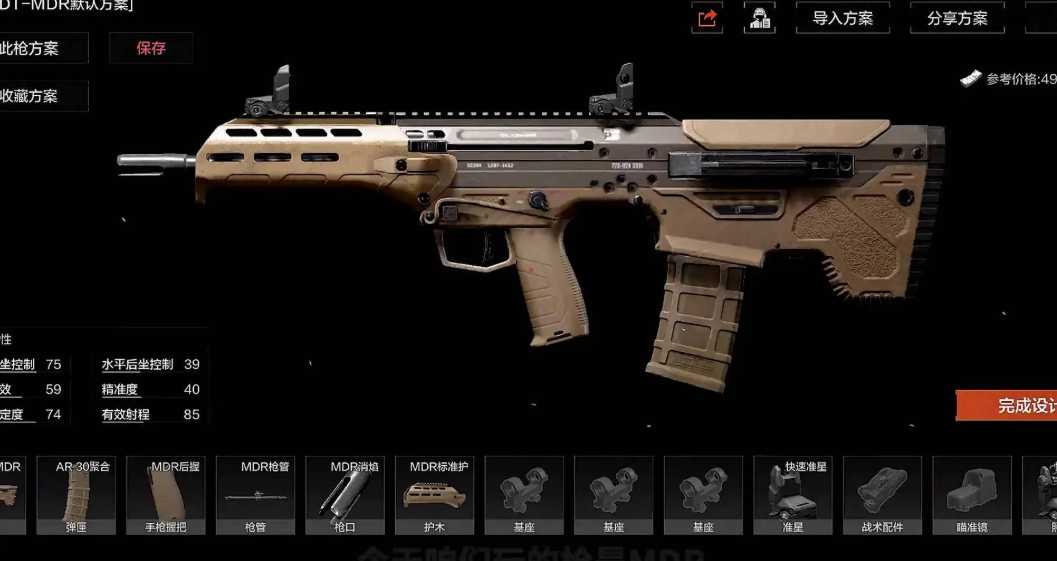The image size is (1057, 561).
Task: Choose the 瞄准镜 scope slot
Action: pyautogui.click(x=971, y=495)
